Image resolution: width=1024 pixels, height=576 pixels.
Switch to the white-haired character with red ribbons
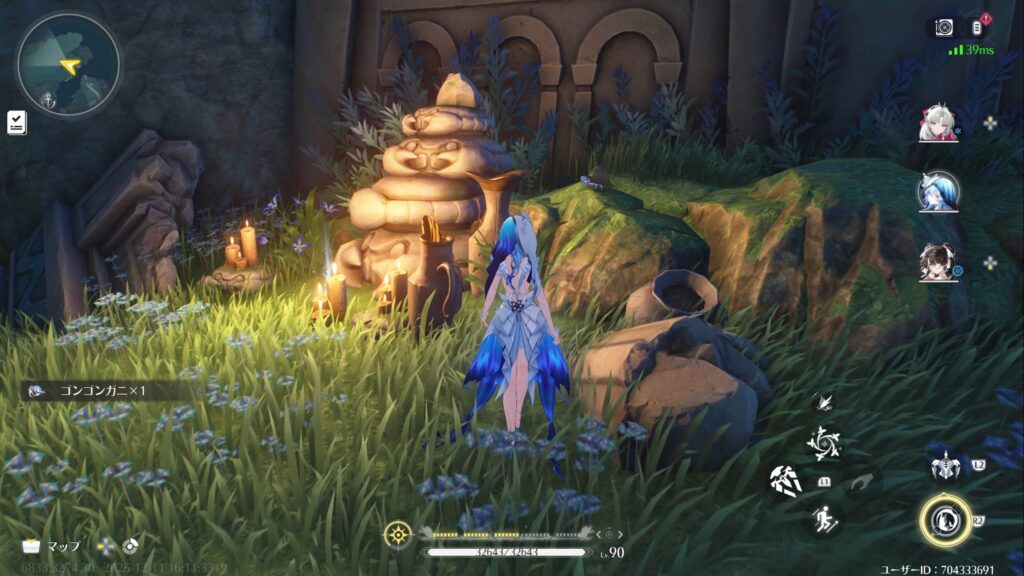tap(937, 123)
